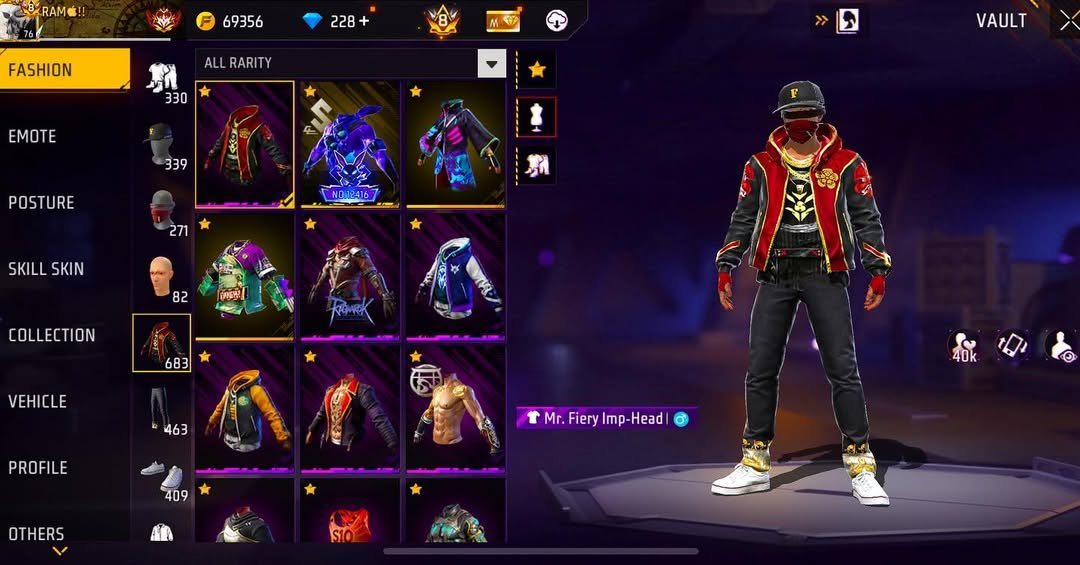Open the hats subcategory showing the black cap
Screen dimensions: 1080x565
162,147
